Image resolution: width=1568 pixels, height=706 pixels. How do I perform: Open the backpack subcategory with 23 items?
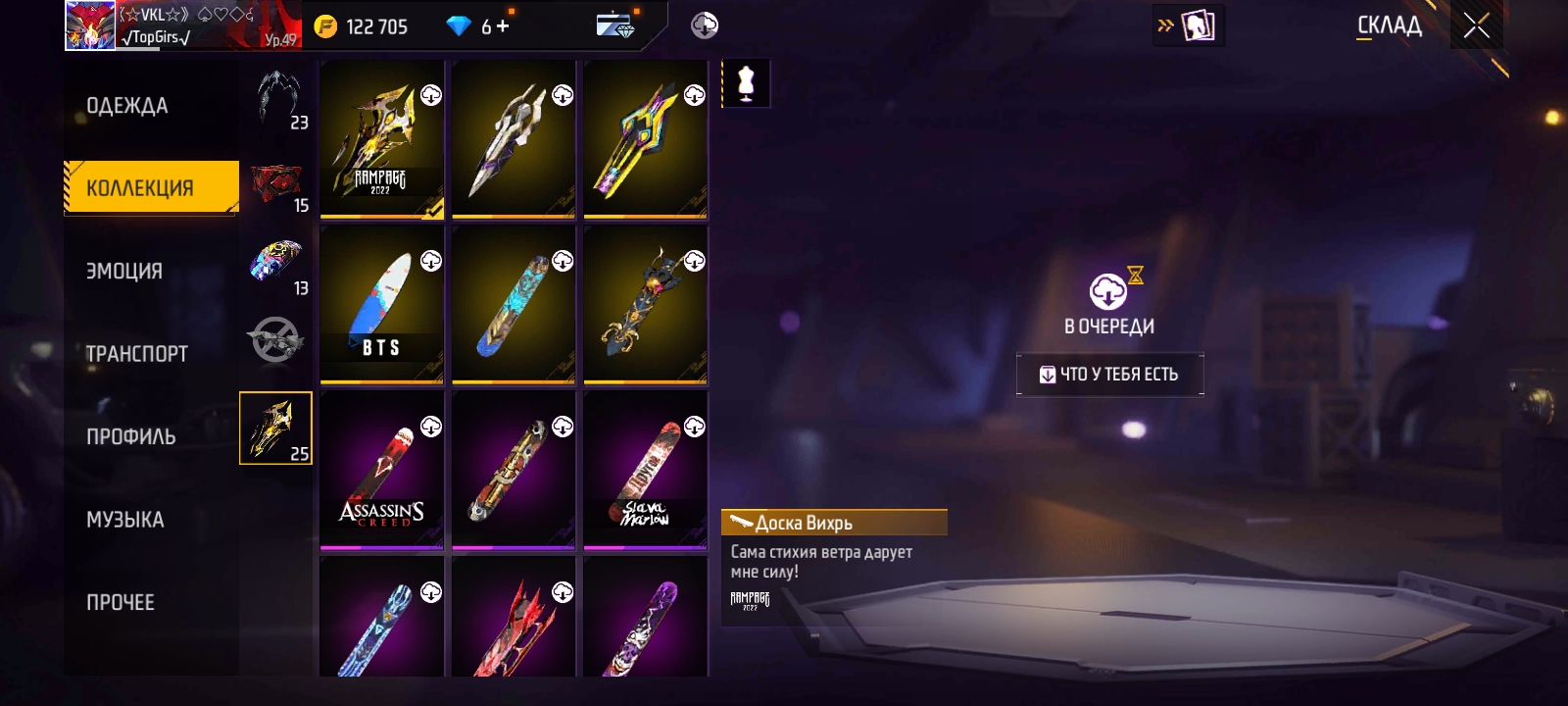click(x=278, y=100)
